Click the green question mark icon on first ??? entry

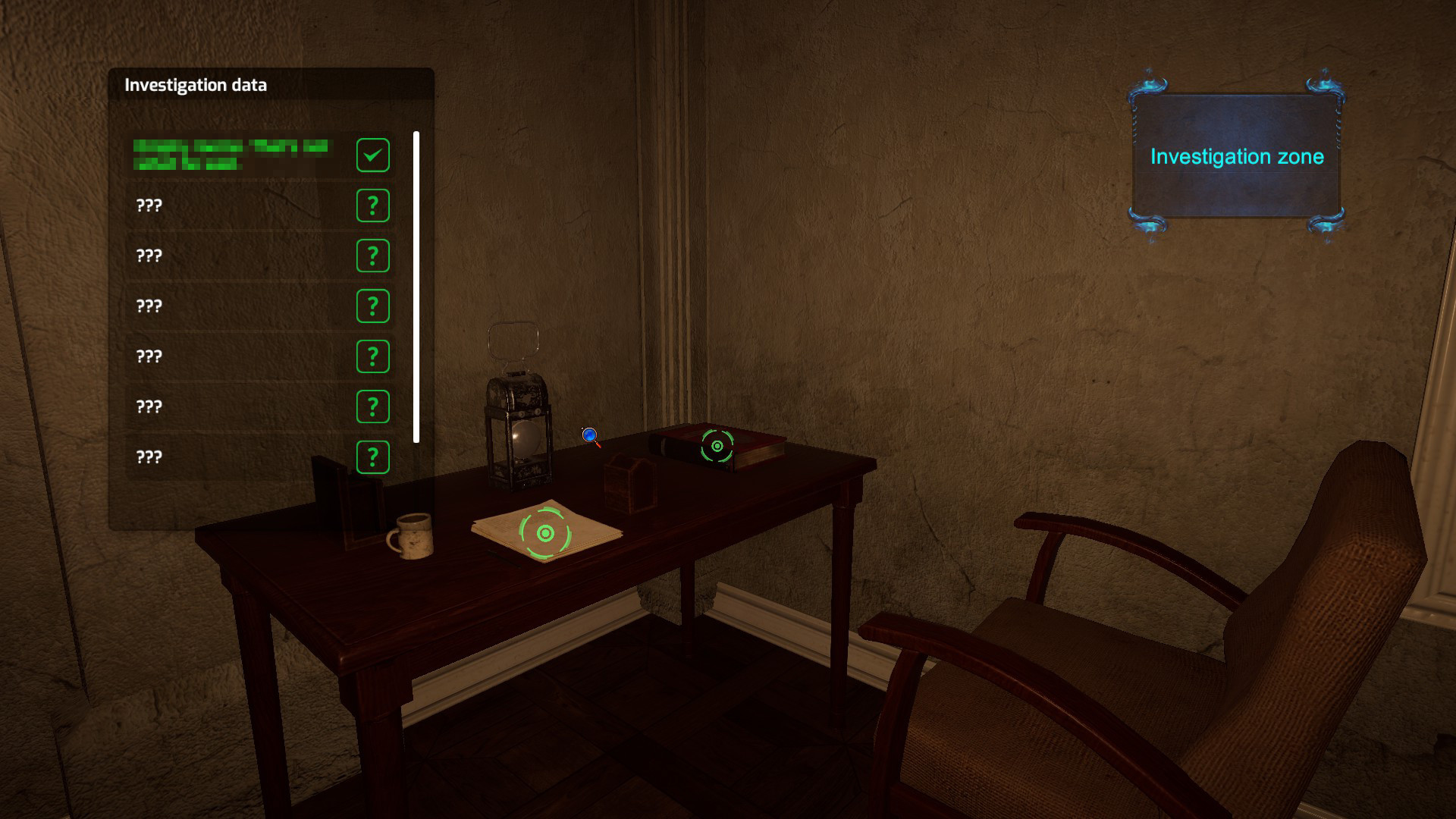372,206
